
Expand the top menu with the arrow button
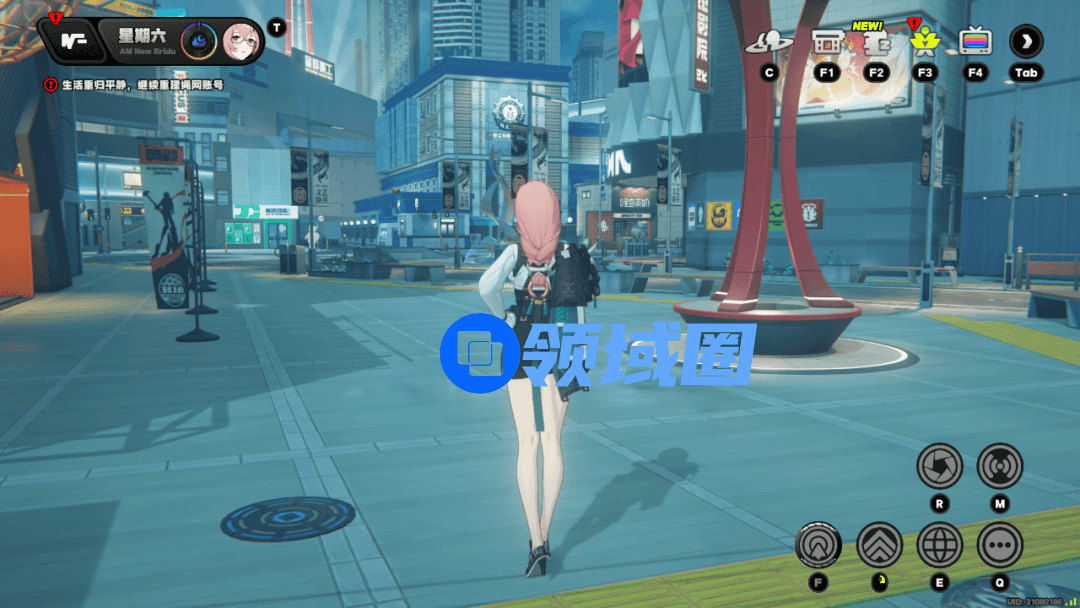pos(1026,42)
